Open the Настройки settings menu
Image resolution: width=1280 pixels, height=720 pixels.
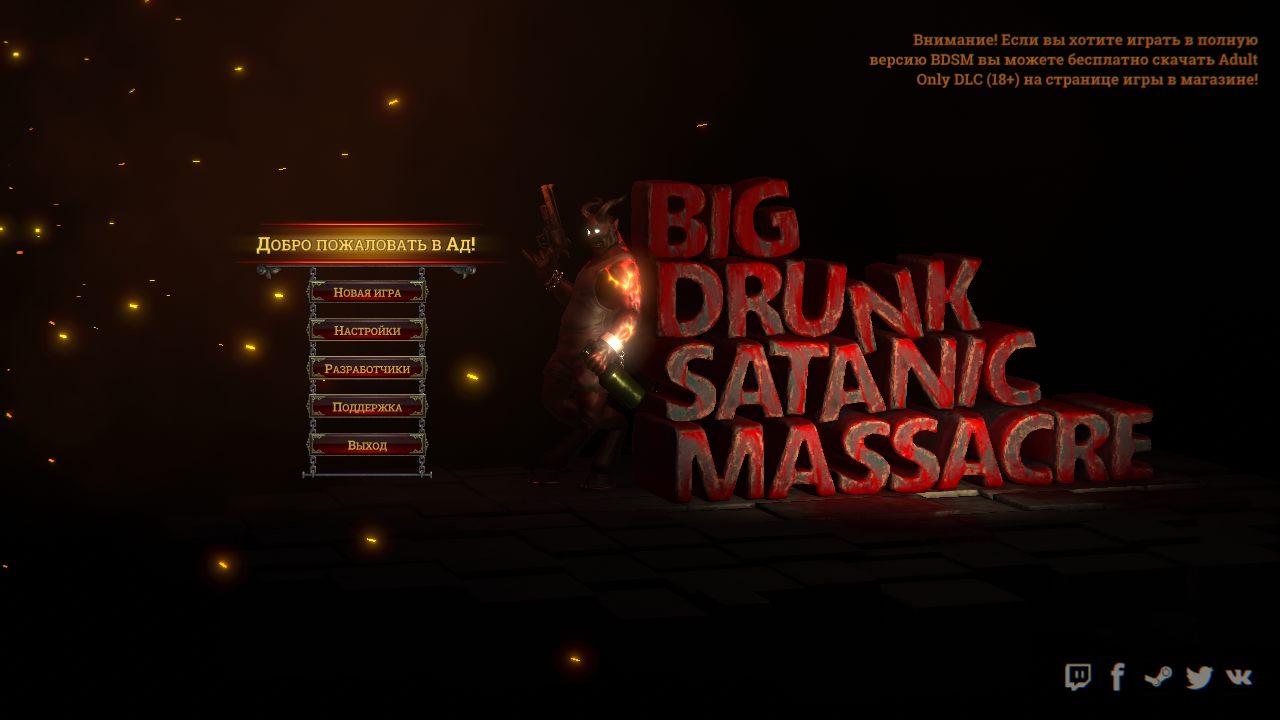pos(366,330)
